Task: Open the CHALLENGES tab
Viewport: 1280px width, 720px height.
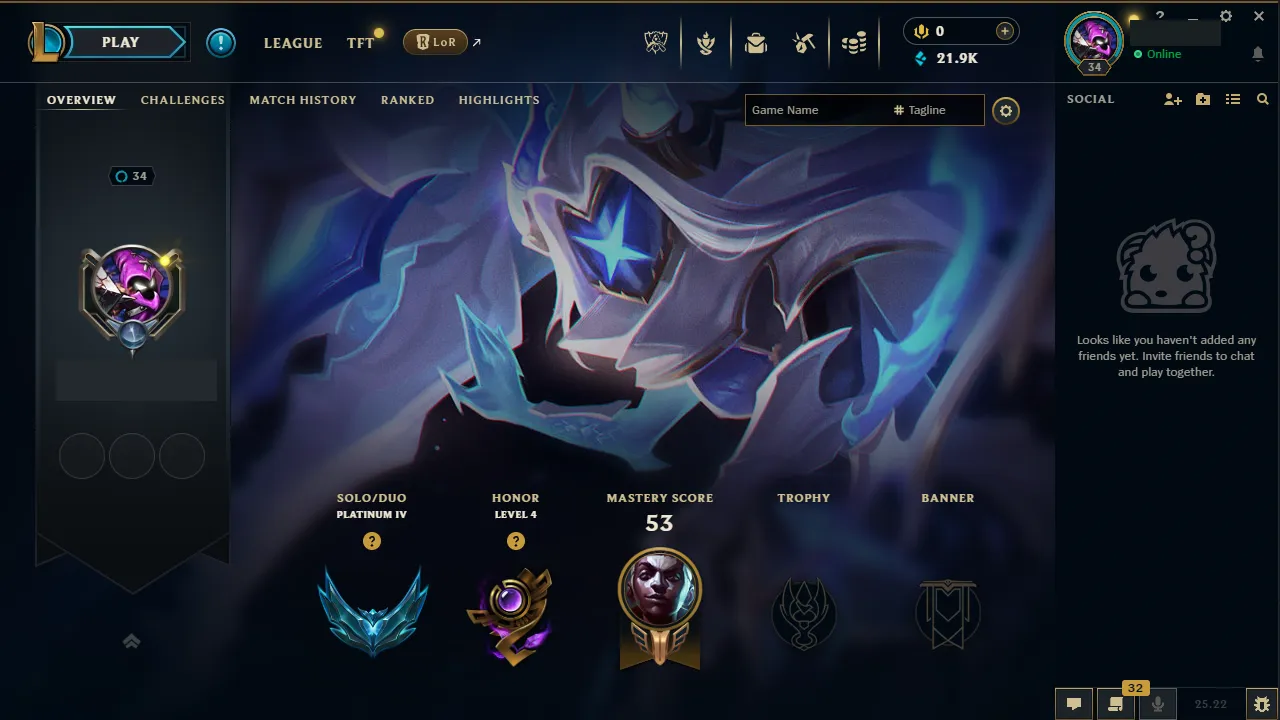Action: [x=183, y=100]
